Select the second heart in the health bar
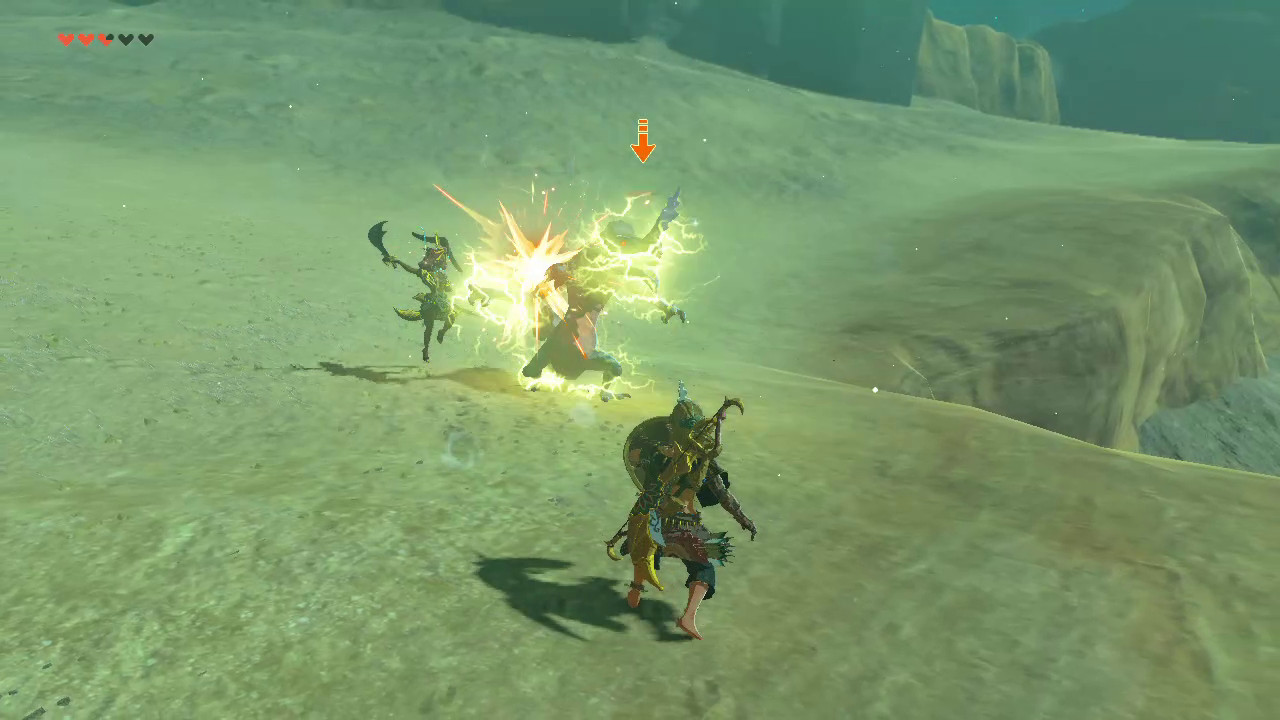This screenshot has width=1280, height=720. [86, 40]
